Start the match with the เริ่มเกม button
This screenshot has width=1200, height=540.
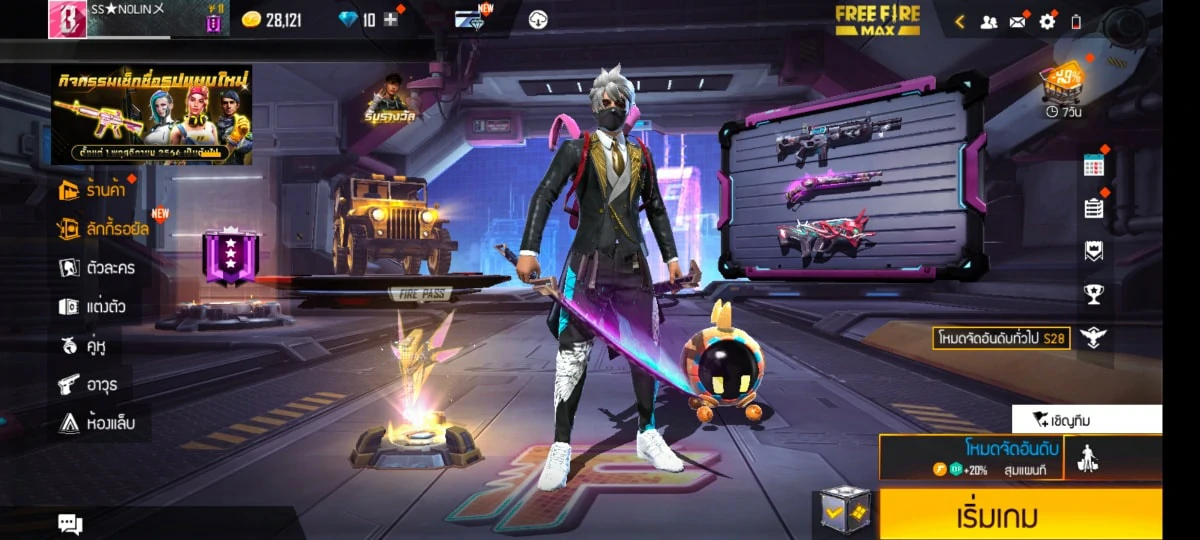tap(1020, 515)
